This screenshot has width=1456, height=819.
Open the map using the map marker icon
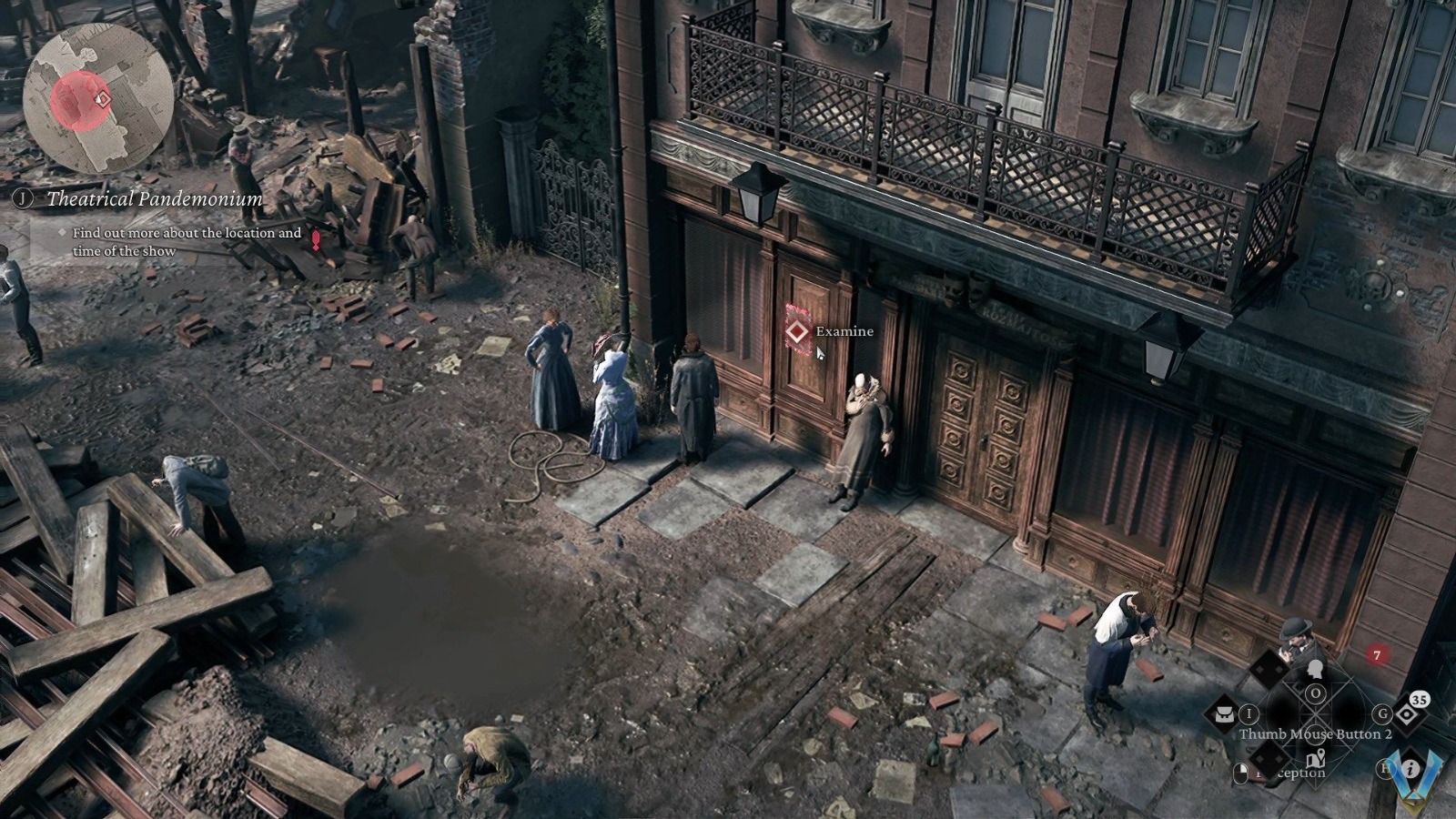1316,759
